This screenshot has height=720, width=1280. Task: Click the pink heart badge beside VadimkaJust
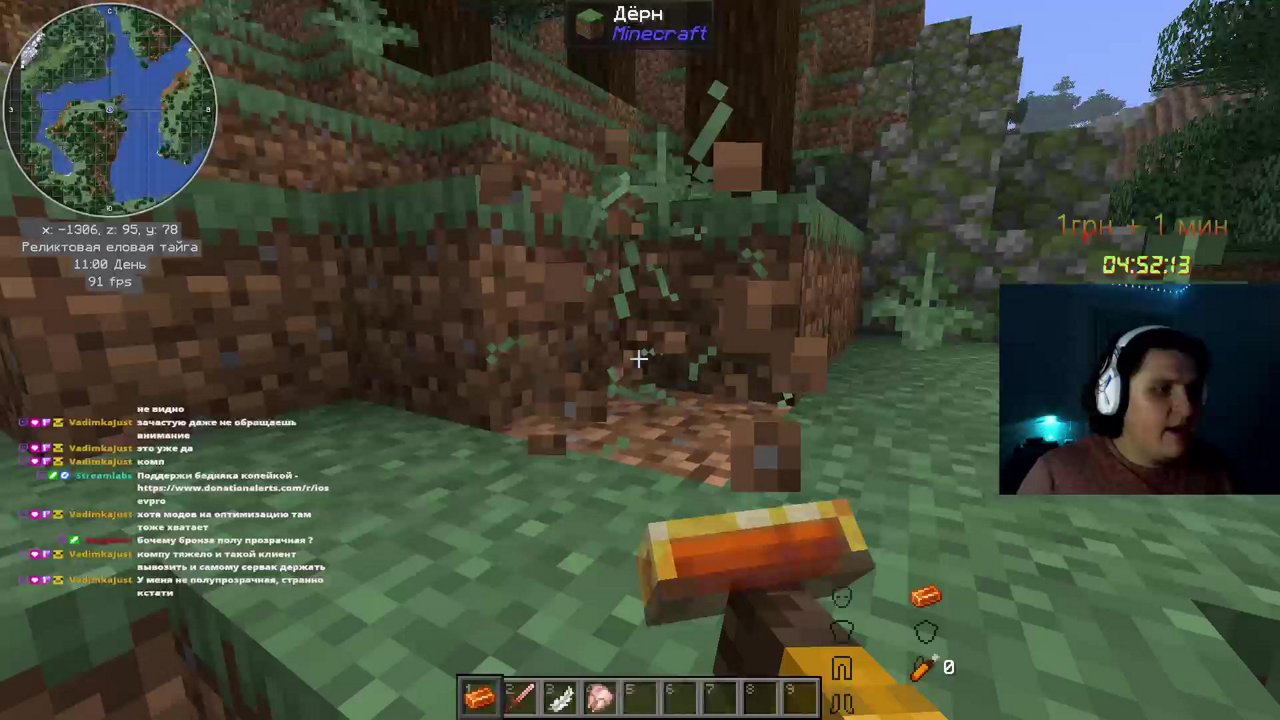point(34,422)
